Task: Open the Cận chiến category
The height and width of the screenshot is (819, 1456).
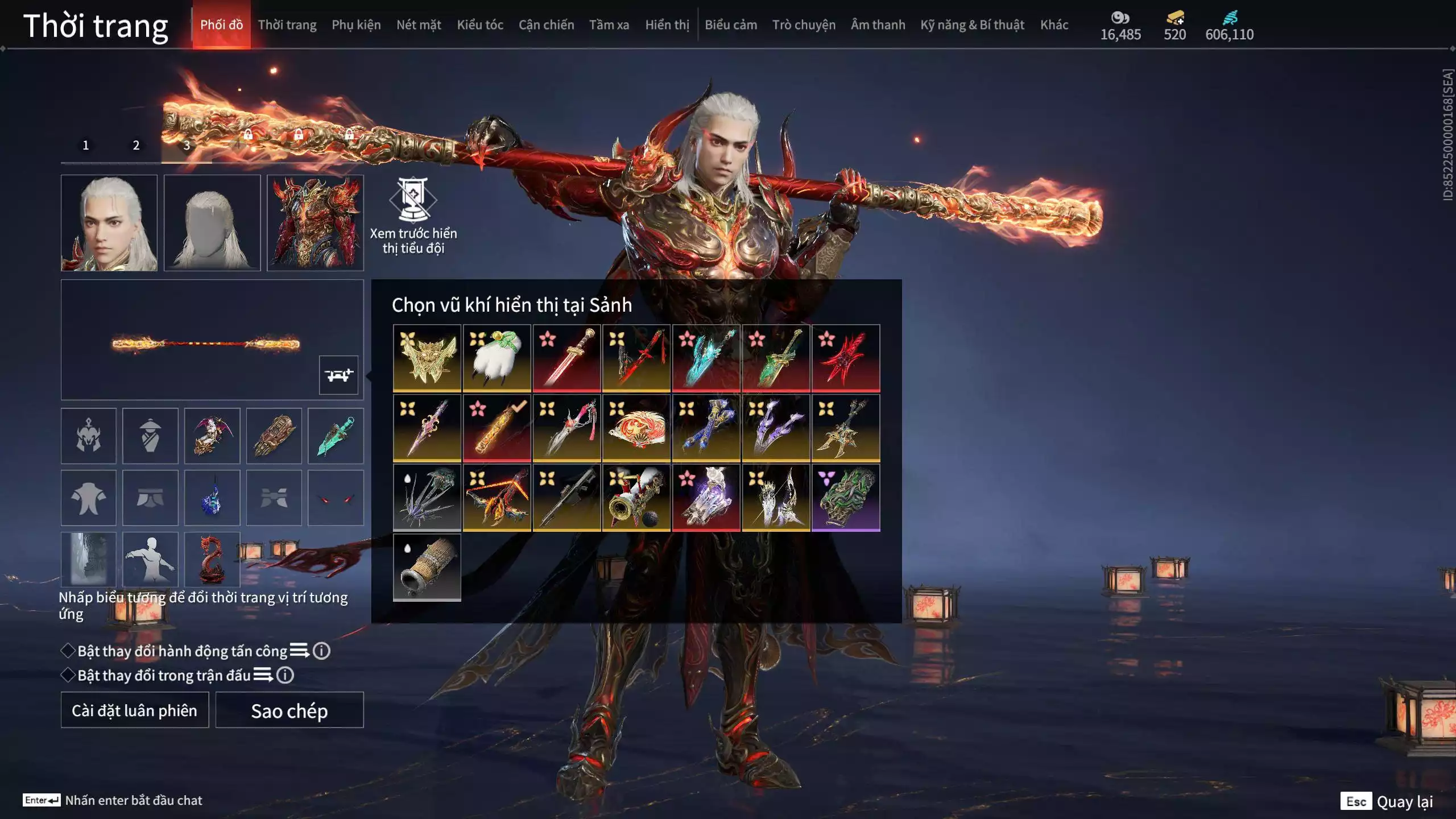Action: coord(546,25)
